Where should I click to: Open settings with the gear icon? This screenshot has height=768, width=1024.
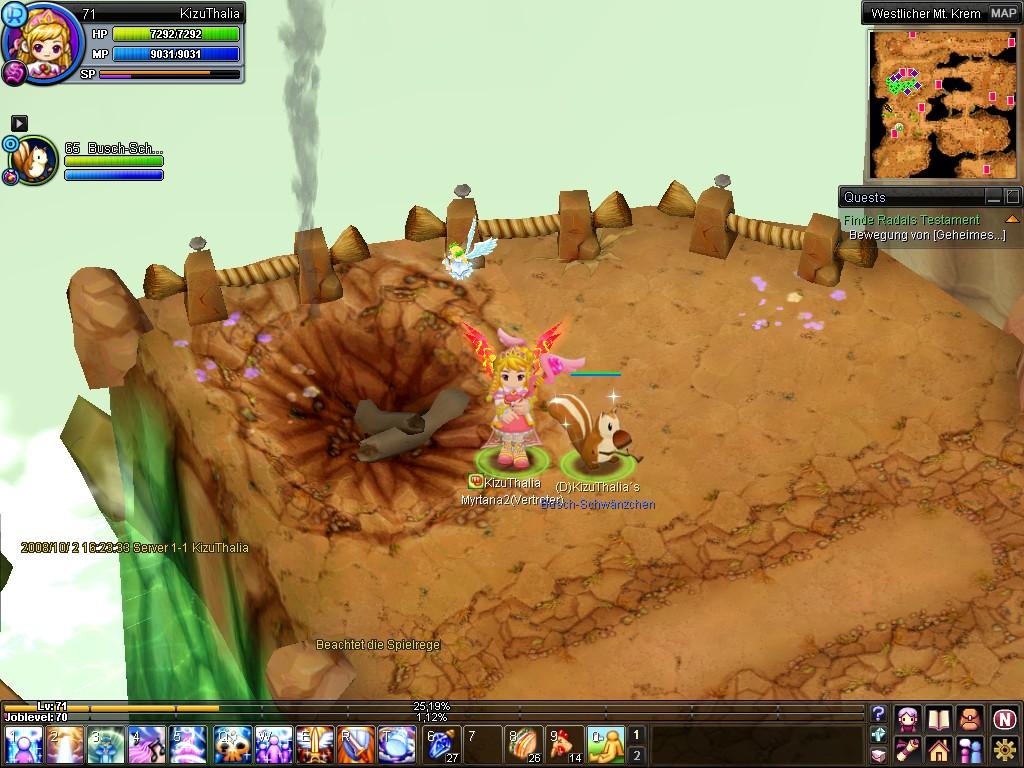(x=1004, y=749)
